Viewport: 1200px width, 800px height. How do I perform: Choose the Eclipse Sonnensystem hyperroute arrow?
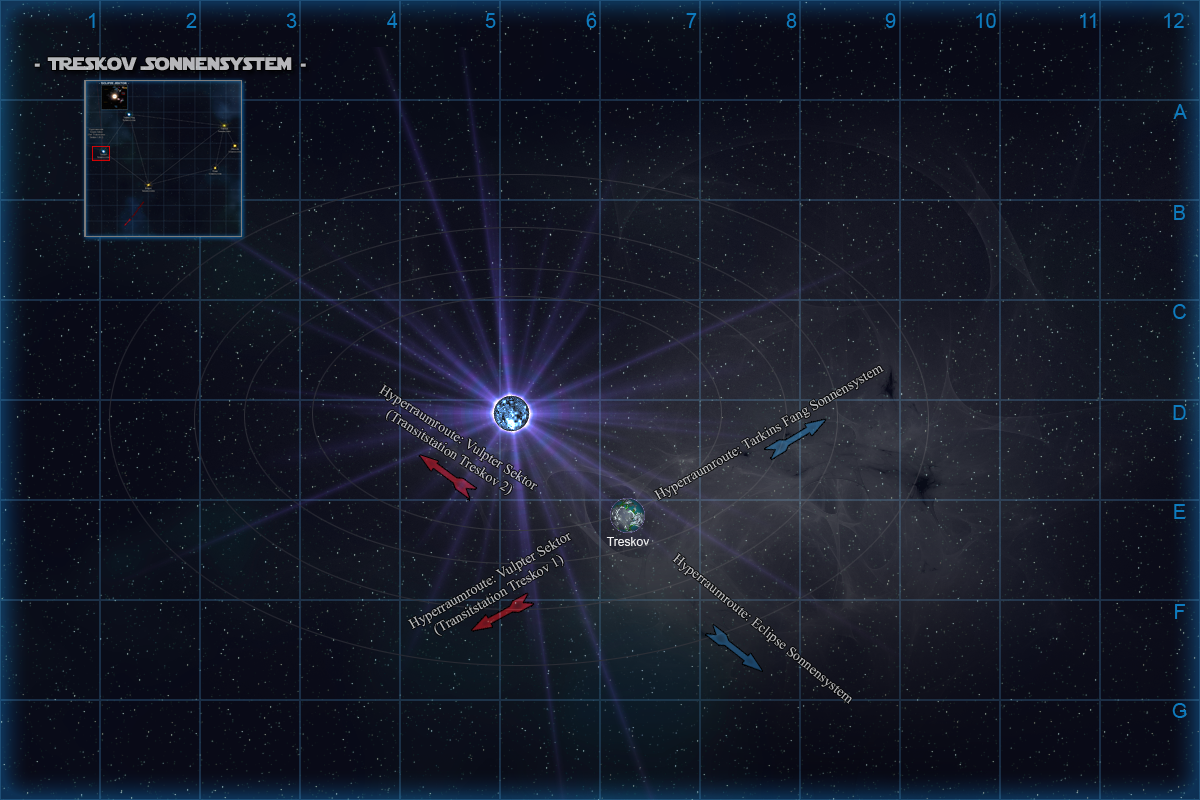click(734, 648)
